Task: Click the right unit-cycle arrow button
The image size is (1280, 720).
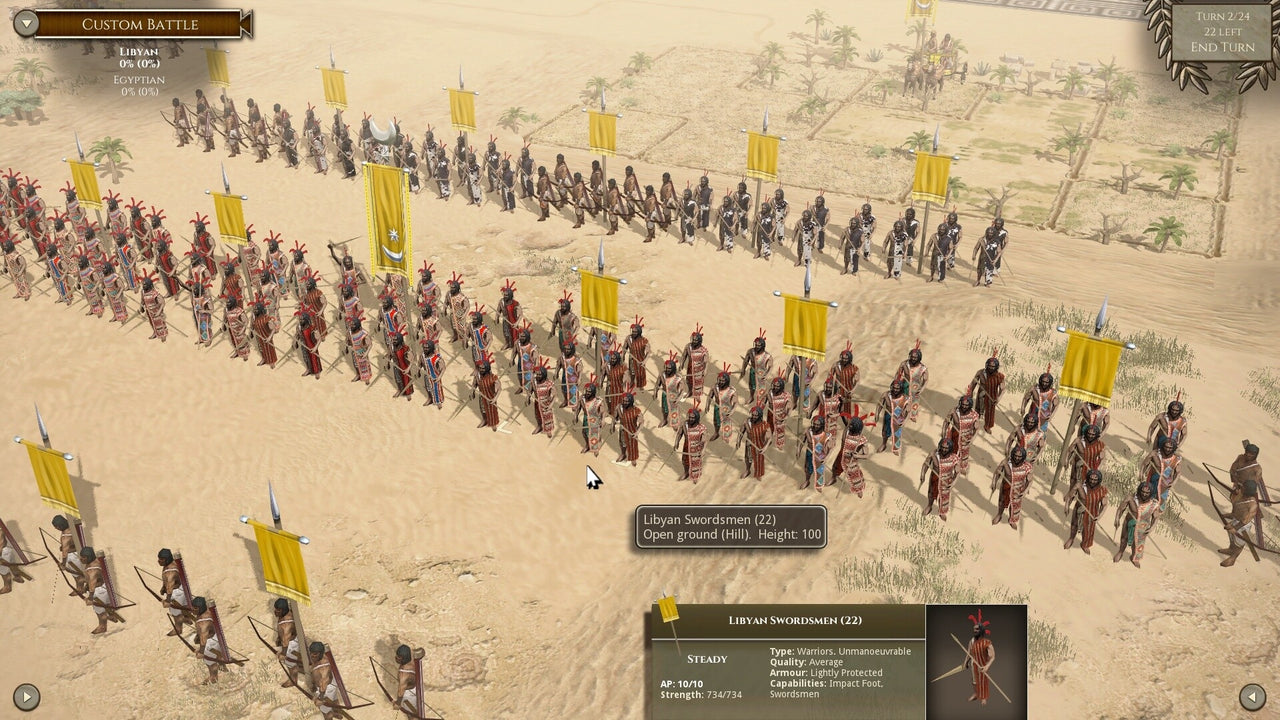Action: click(1252, 697)
